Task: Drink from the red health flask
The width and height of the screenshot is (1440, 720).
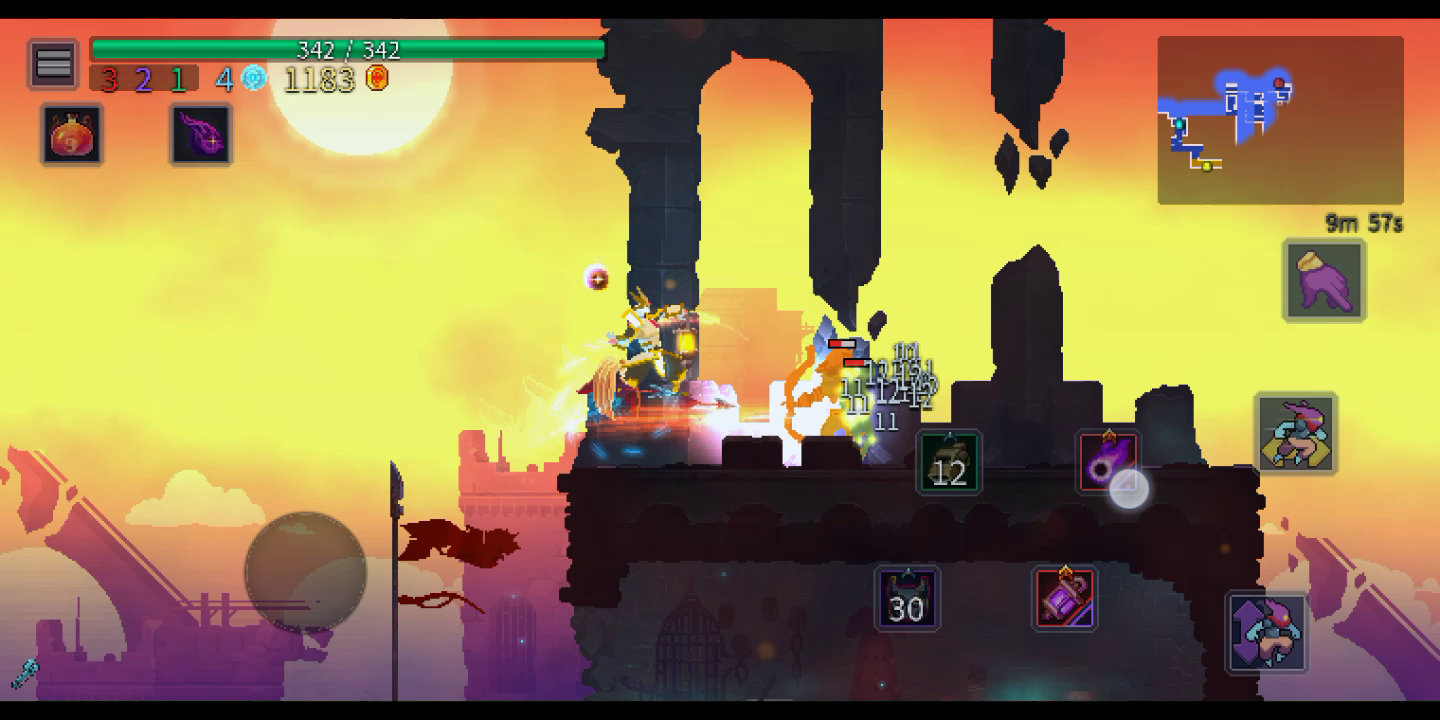Action: [x=72, y=135]
